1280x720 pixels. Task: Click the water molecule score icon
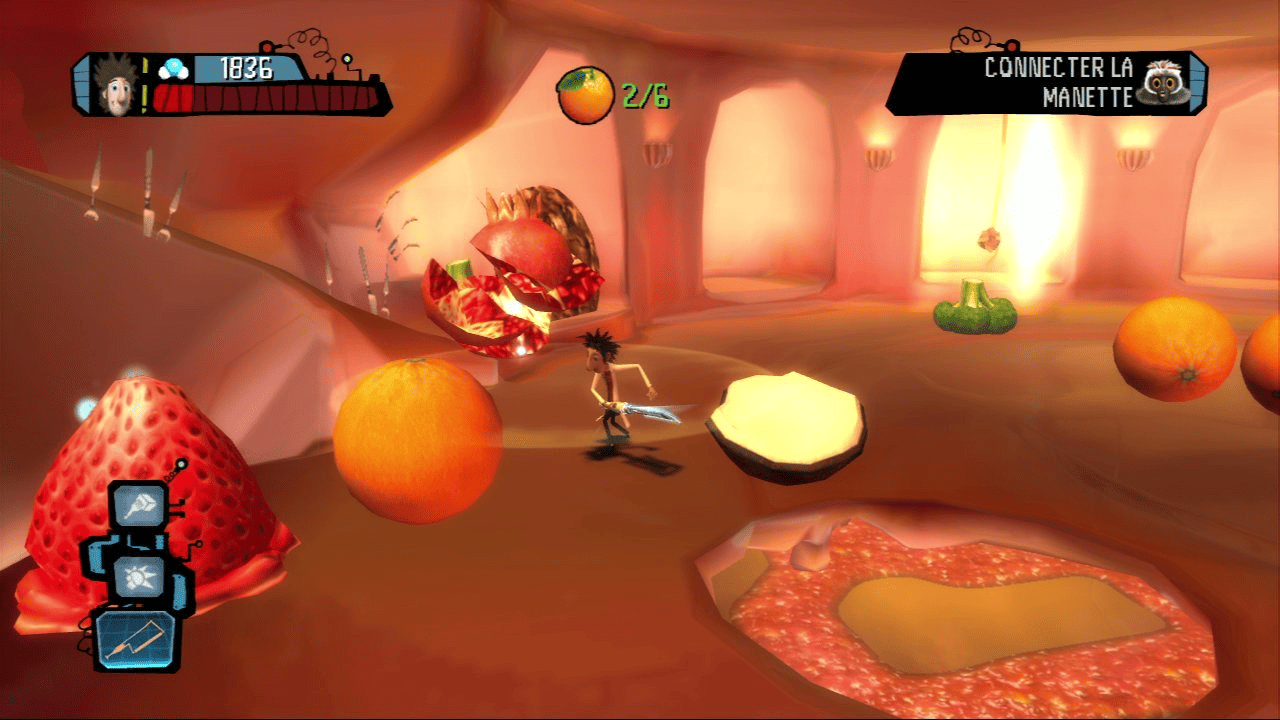(174, 67)
